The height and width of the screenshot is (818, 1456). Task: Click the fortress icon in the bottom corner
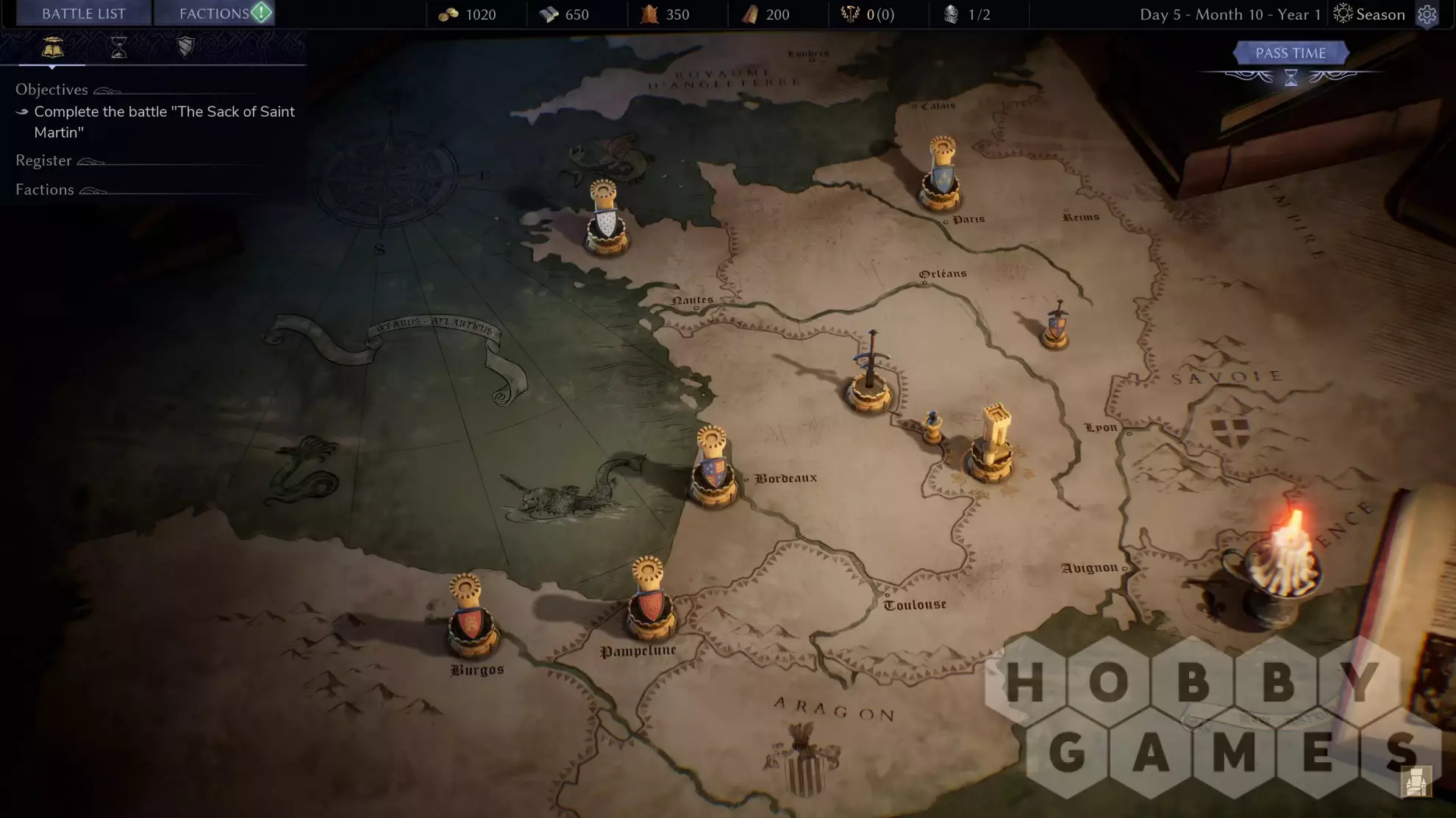1416,781
